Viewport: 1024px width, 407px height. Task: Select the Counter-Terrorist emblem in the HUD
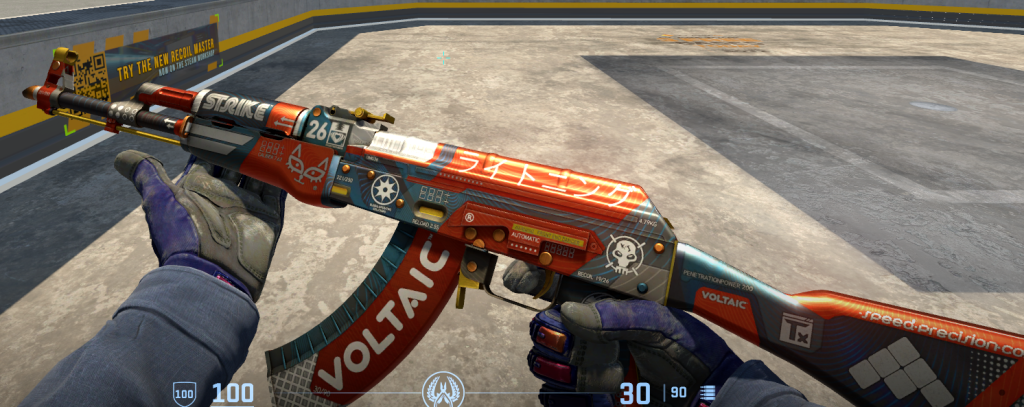[x=442, y=389]
